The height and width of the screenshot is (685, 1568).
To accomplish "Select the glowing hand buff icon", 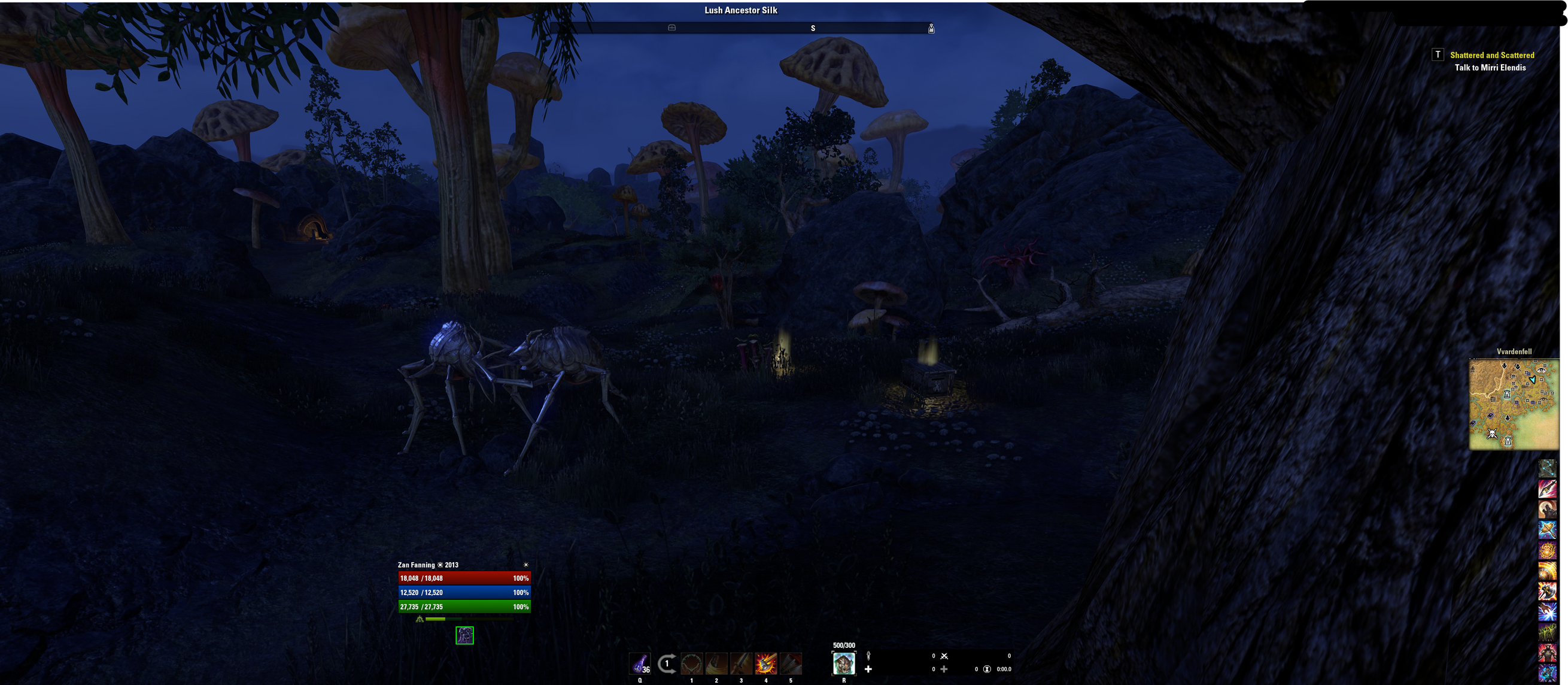I will point(1546,612).
